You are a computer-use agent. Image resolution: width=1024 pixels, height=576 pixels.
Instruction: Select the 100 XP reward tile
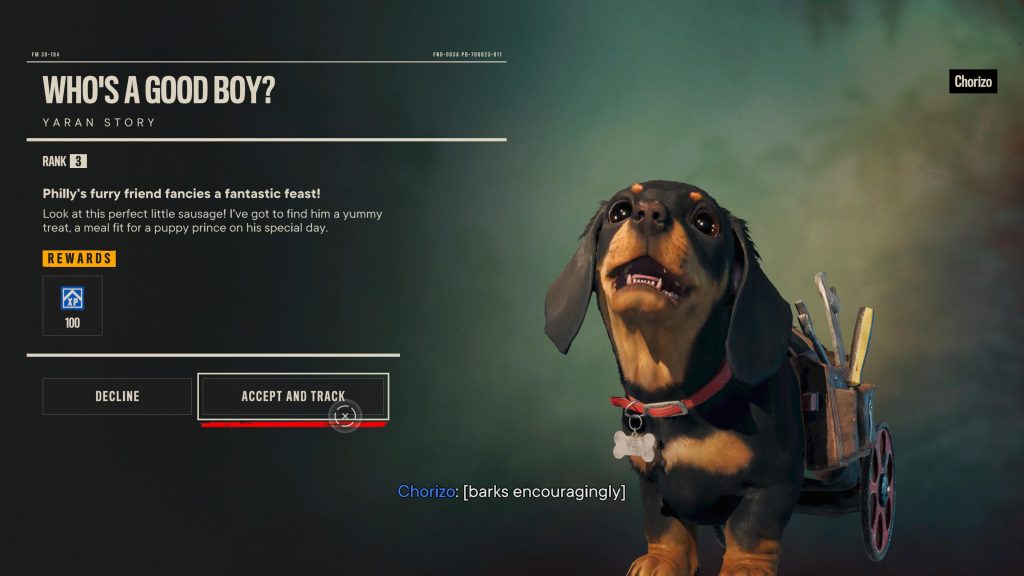pos(72,306)
